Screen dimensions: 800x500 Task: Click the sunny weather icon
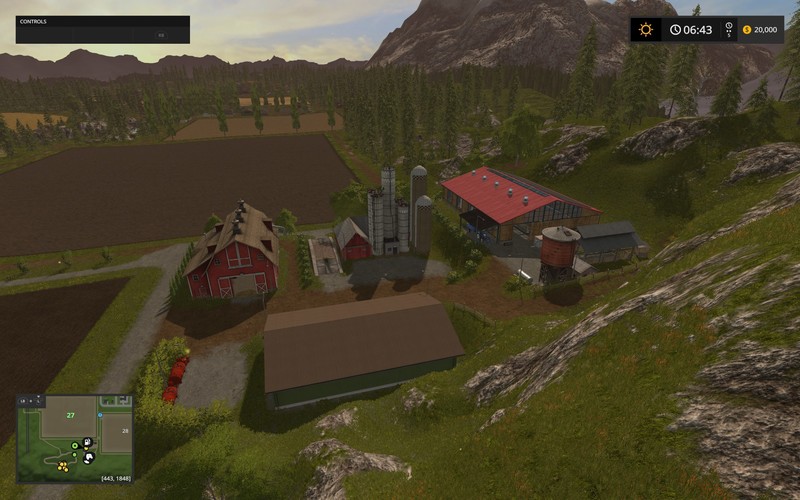coord(646,30)
